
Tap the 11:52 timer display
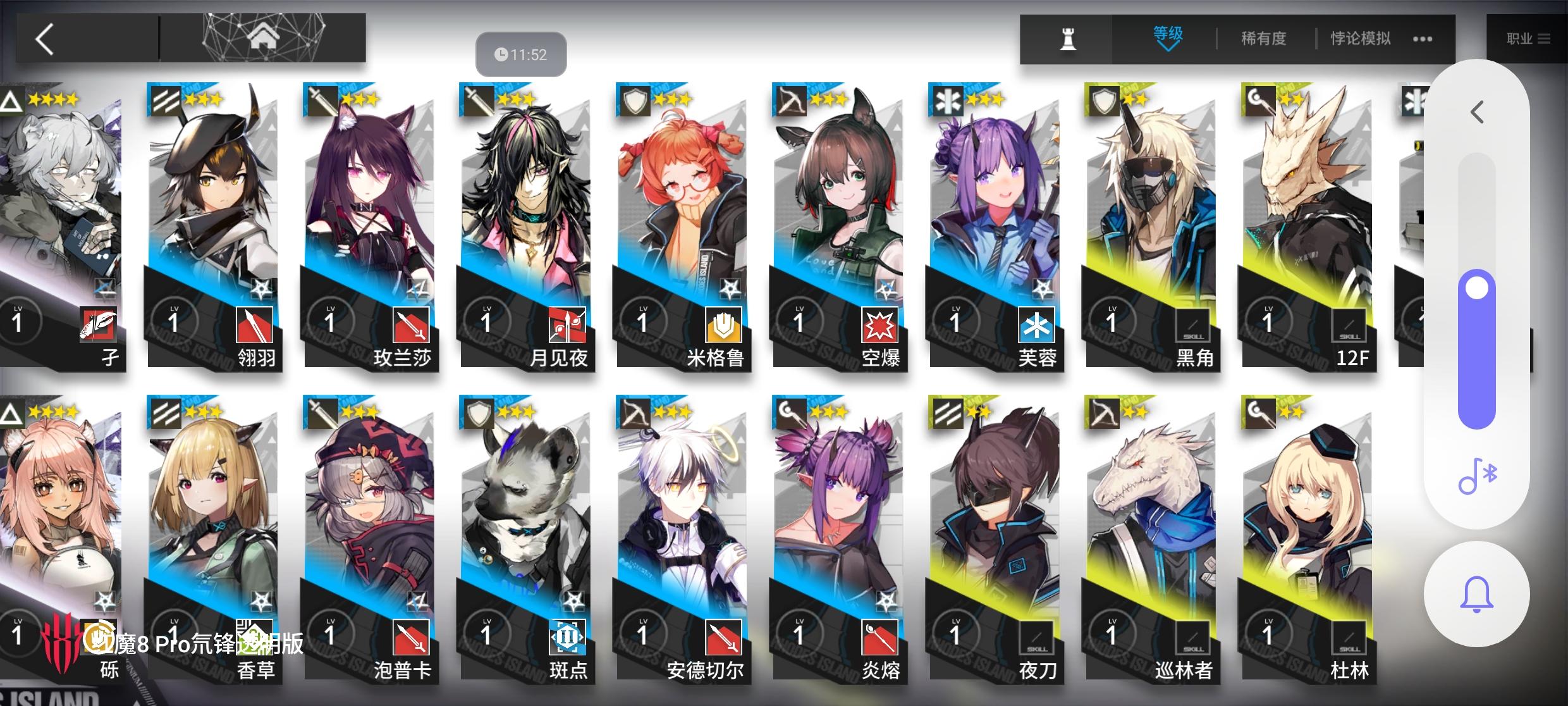tap(520, 54)
